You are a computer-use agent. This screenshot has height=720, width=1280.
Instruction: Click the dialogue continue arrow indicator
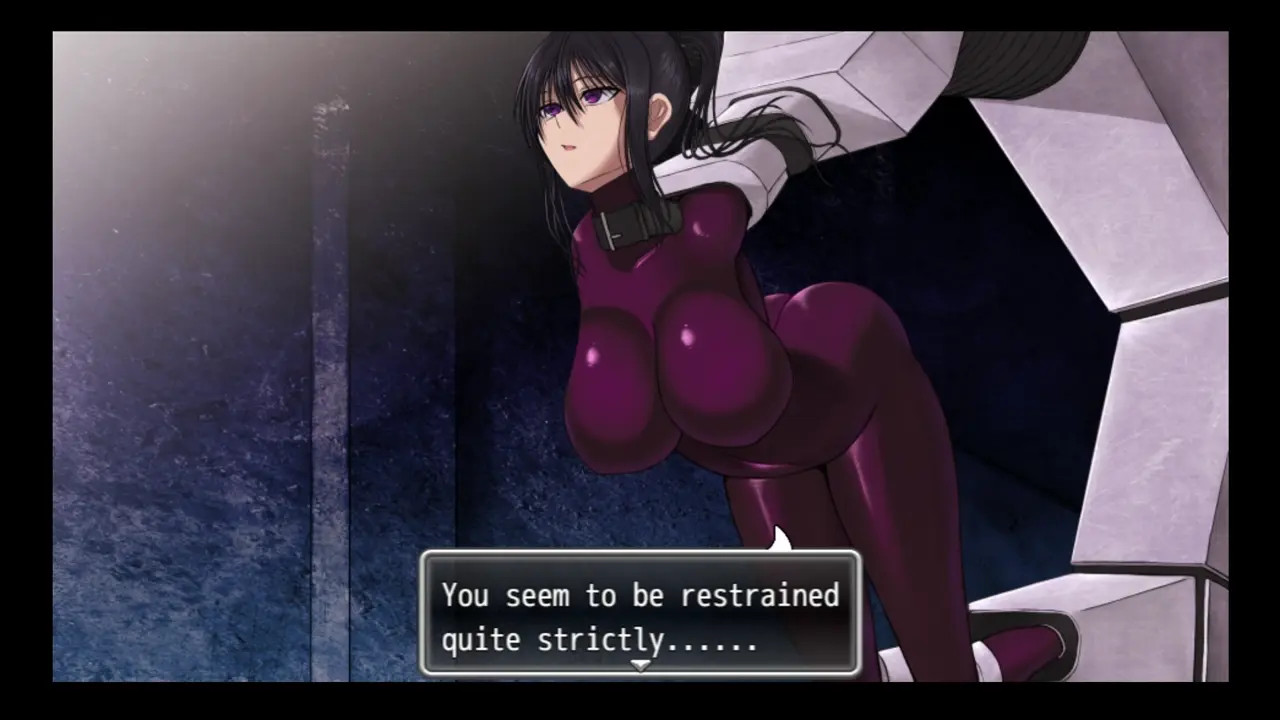tap(640, 665)
